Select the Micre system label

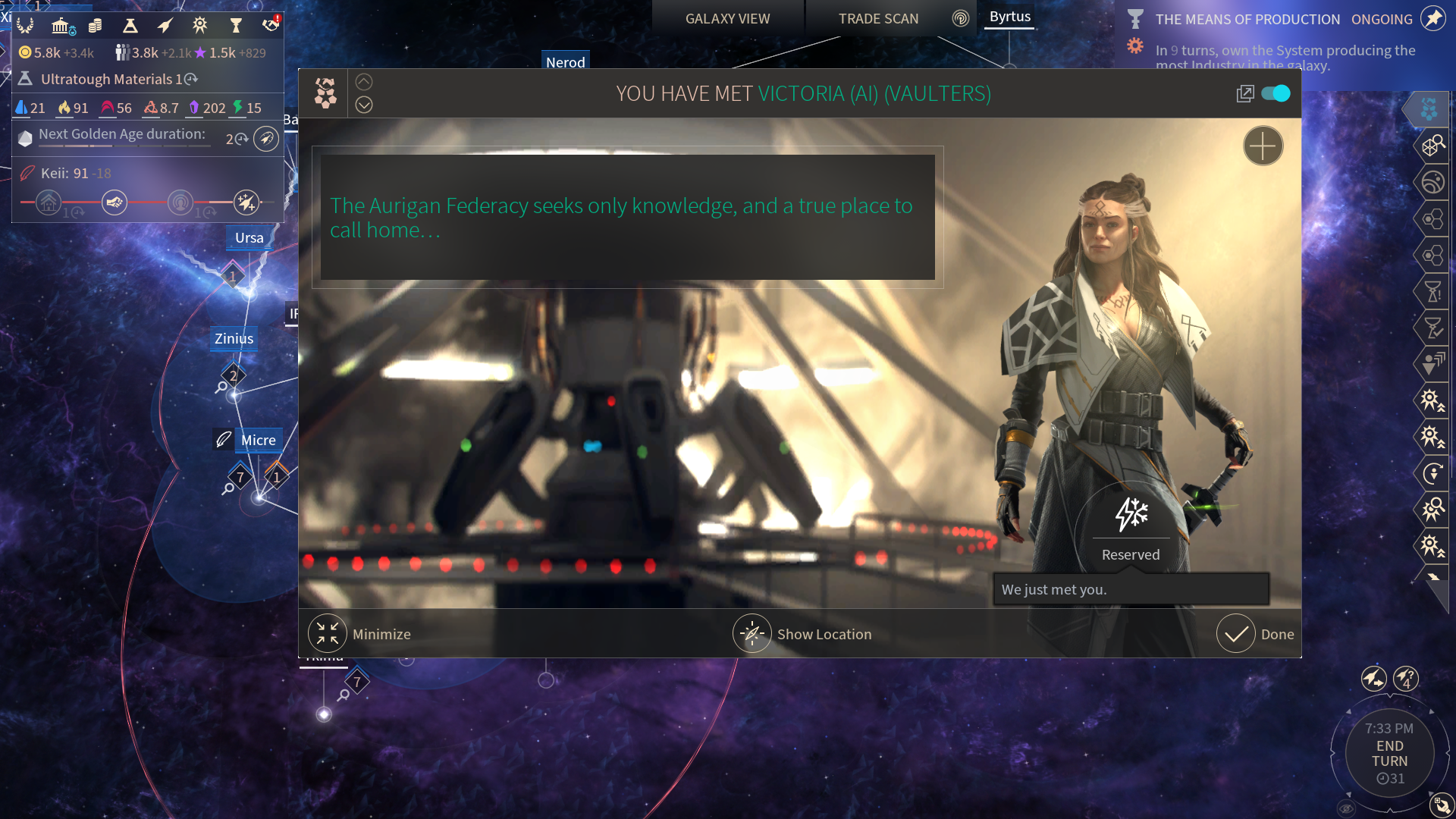tap(258, 440)
